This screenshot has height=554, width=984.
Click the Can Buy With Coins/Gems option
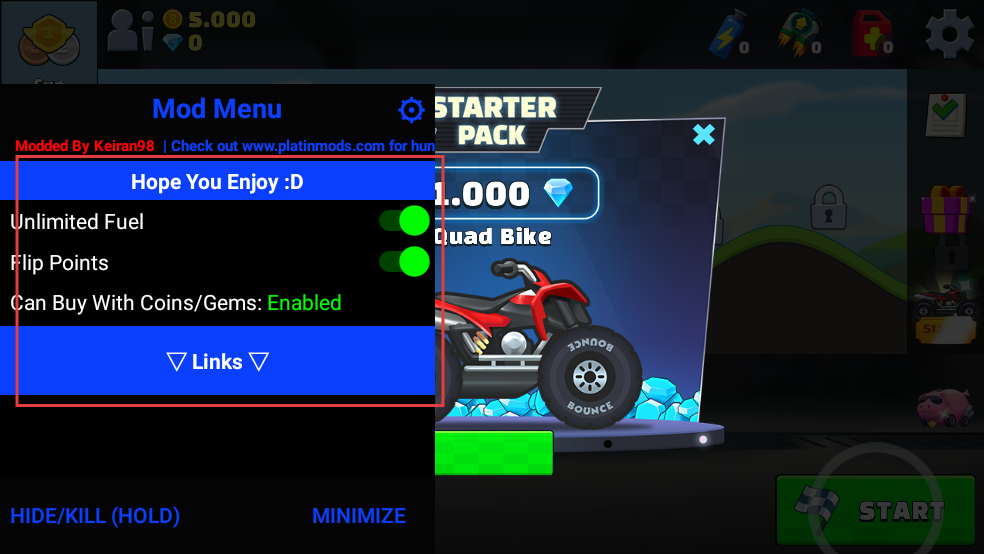click(x=176, y=303)
